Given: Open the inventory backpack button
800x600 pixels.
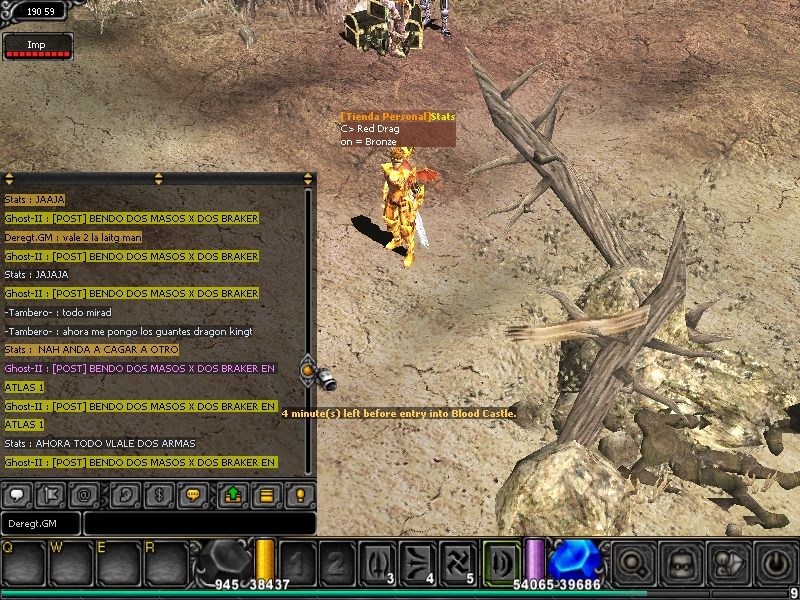Looking at the screenshot, I should (x=681, y=563).
